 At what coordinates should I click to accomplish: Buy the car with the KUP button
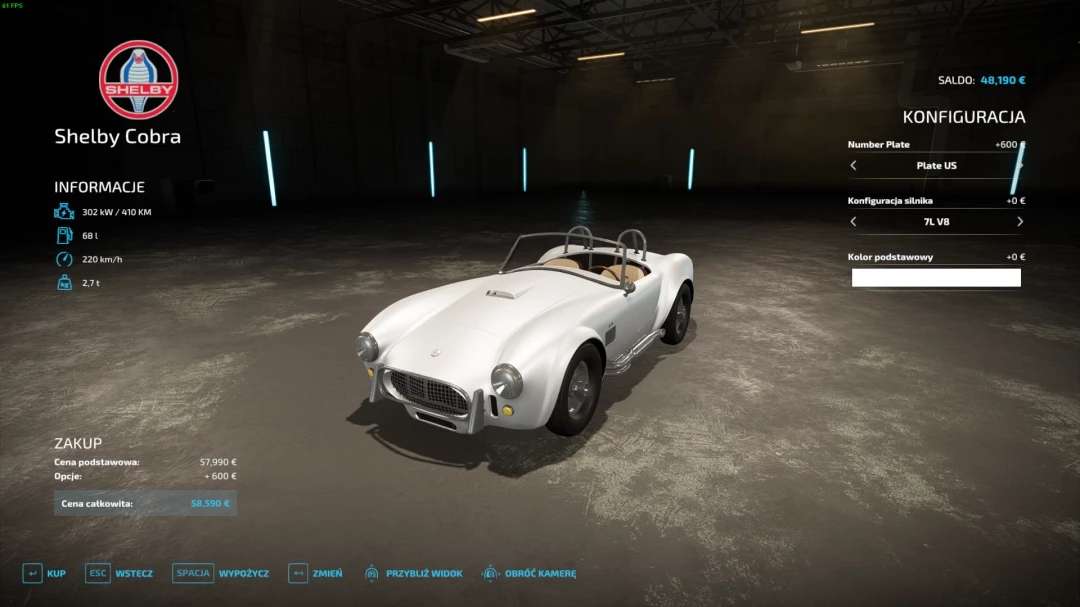(x=44, y=573)
